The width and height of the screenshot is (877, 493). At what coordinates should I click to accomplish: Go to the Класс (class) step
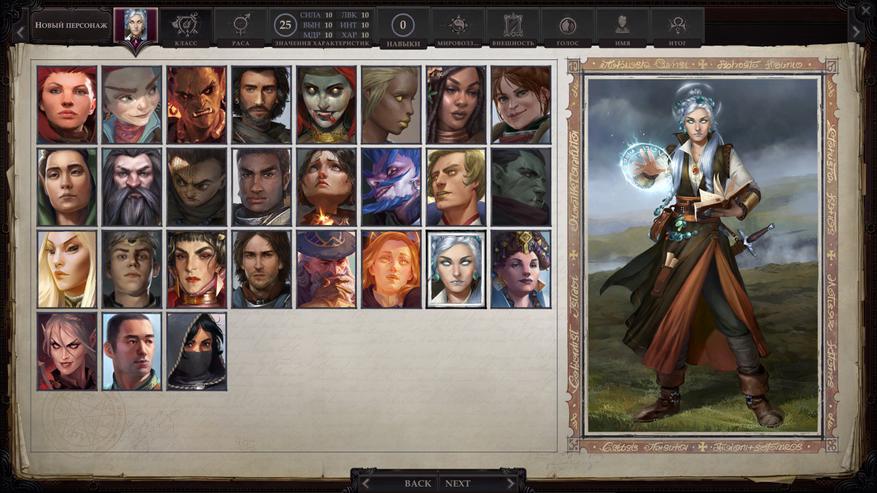coord(186,28)
